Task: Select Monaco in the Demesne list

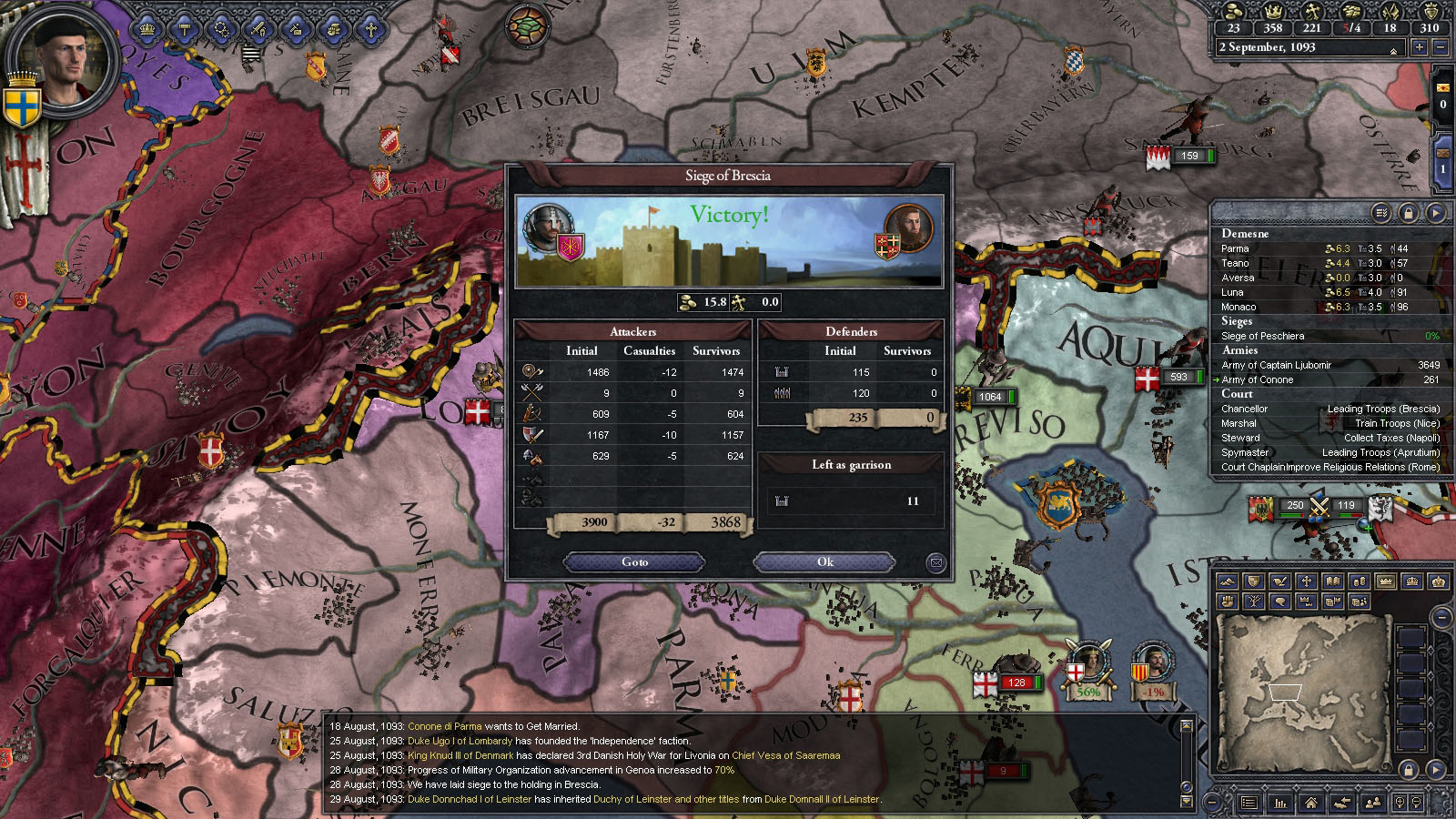Action: (1239, 307)
